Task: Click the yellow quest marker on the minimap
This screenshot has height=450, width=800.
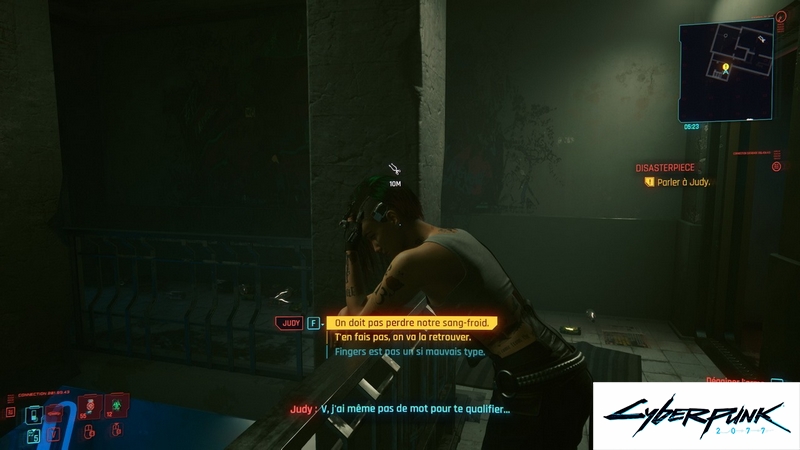Action: pos(725,68)
